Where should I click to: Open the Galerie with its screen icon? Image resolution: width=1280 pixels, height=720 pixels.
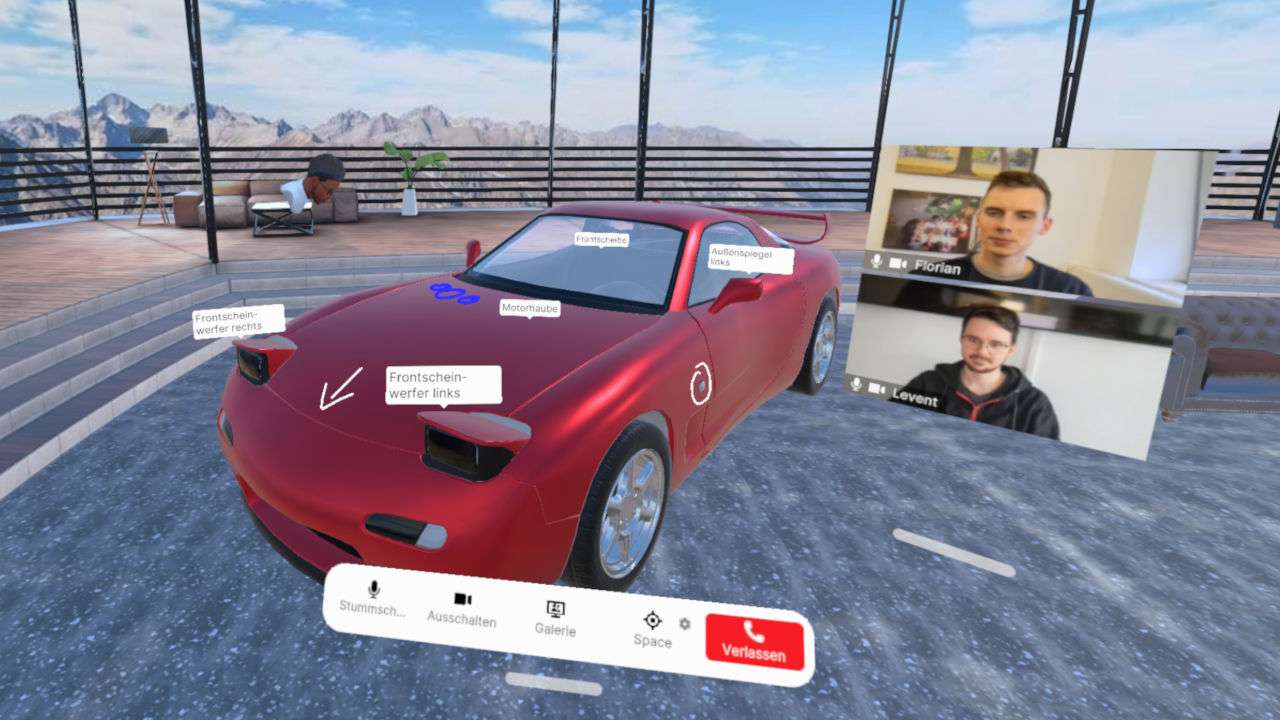(556, 608)
